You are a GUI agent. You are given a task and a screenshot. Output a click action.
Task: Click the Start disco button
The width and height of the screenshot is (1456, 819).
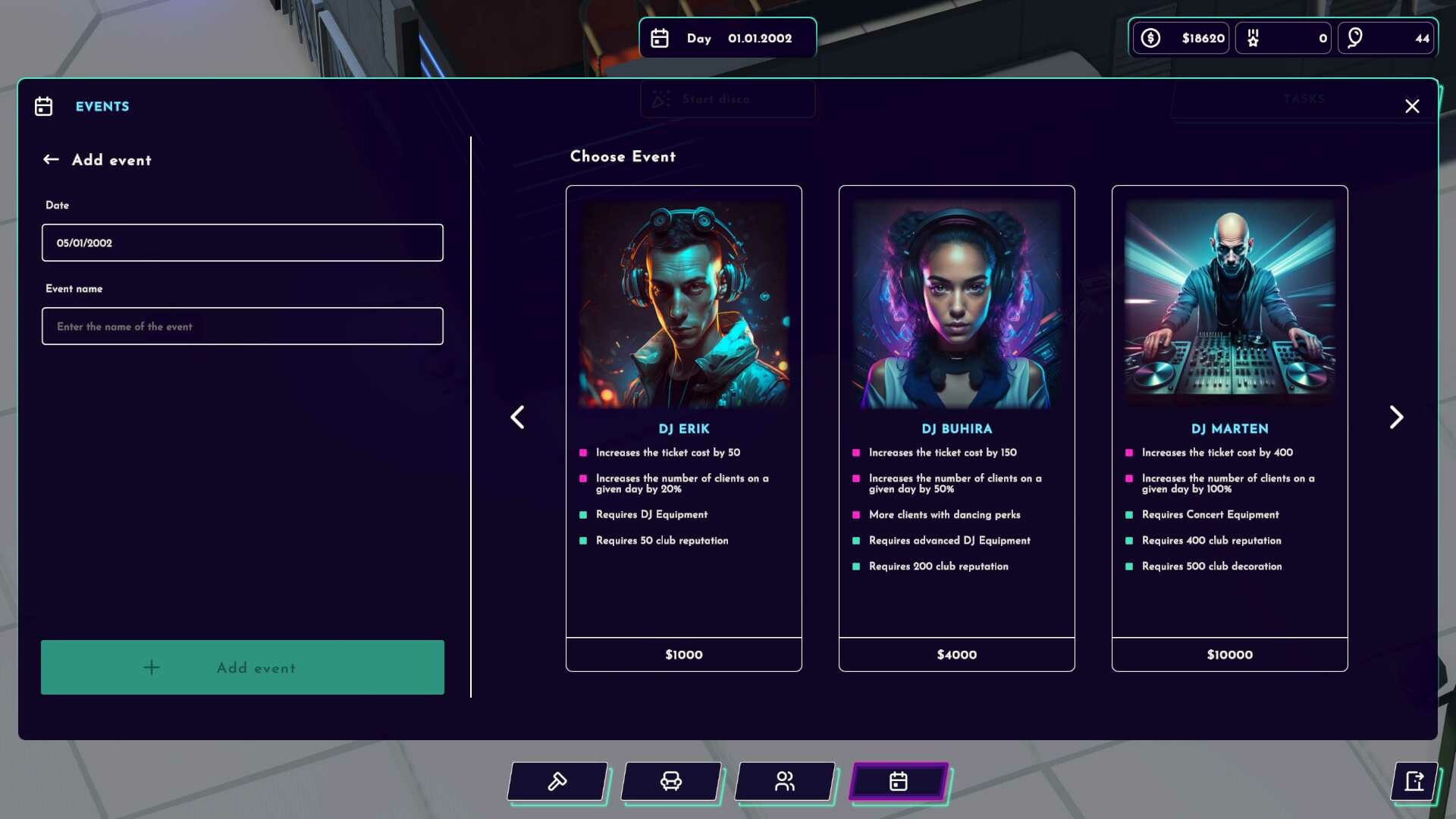pos(727,99)
